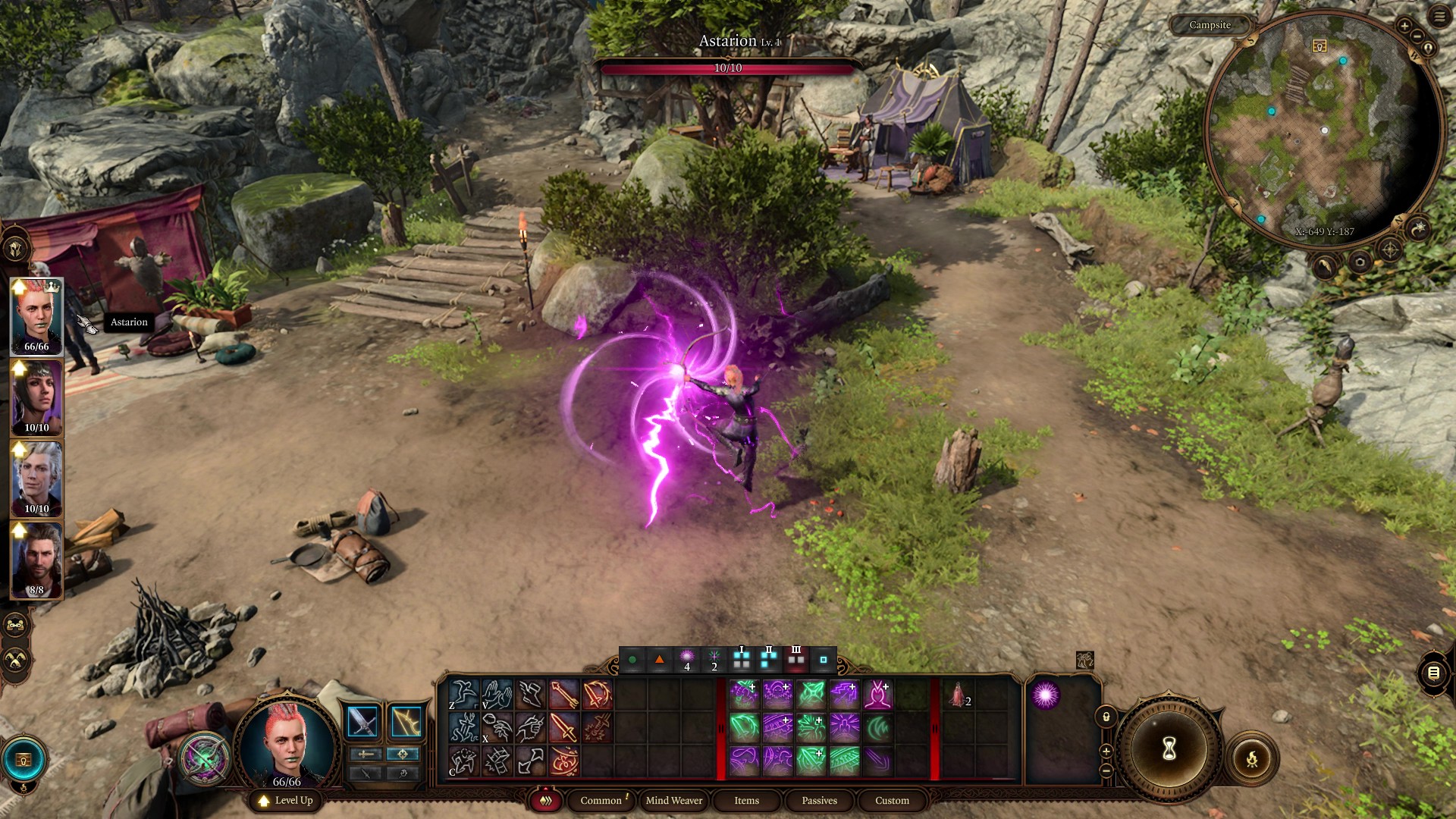Select Astarion's party portrait
Viewport: 1456px width, 819px height.
(36, 479)
